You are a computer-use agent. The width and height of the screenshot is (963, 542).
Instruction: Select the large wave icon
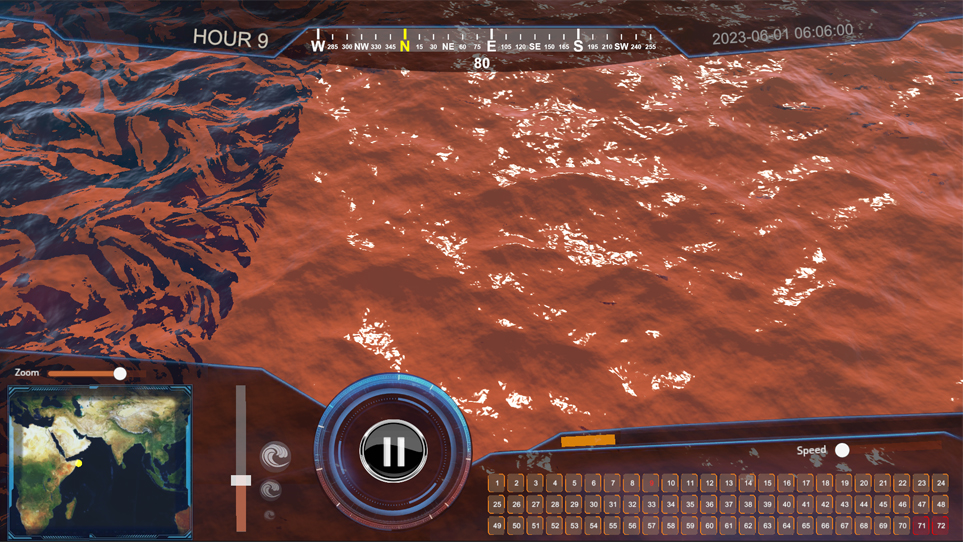click(275, 457)
